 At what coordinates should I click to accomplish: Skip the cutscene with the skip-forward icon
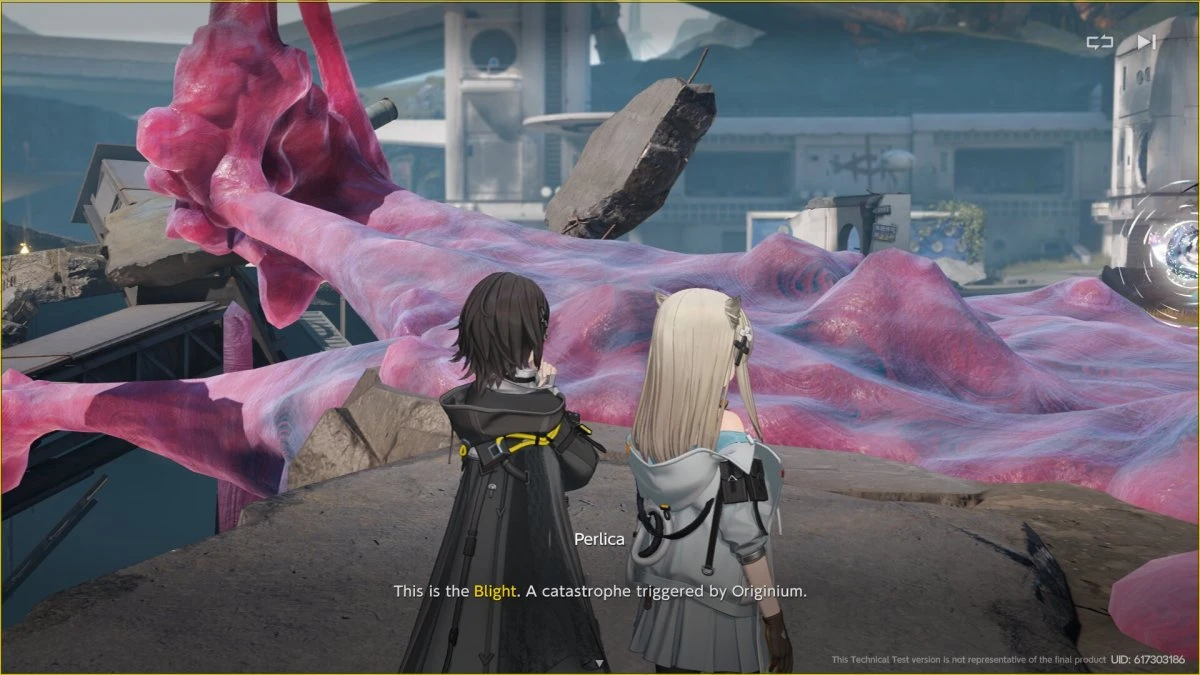[1146, 42]
